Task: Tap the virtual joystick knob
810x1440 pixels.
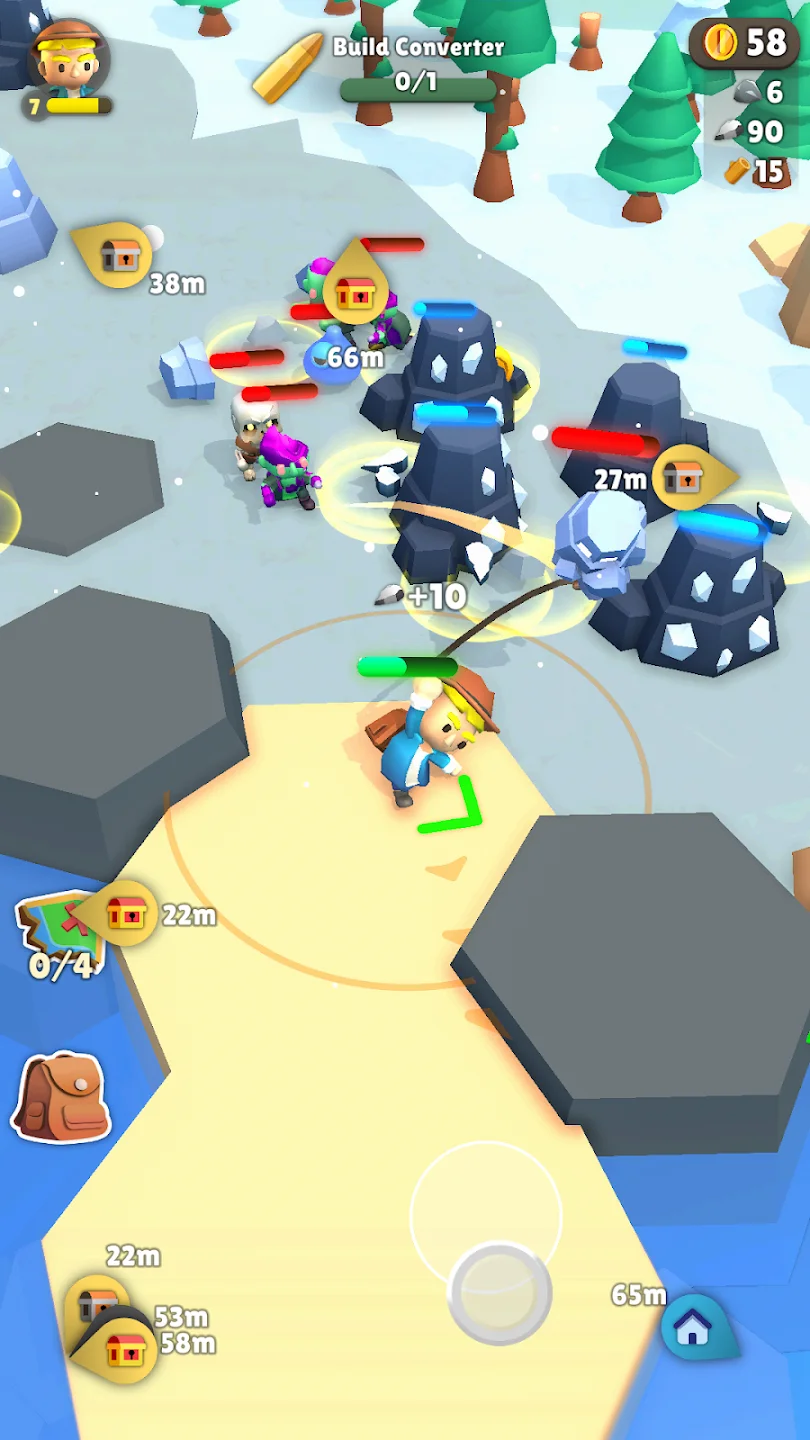Action: [x=500, y=1293]
